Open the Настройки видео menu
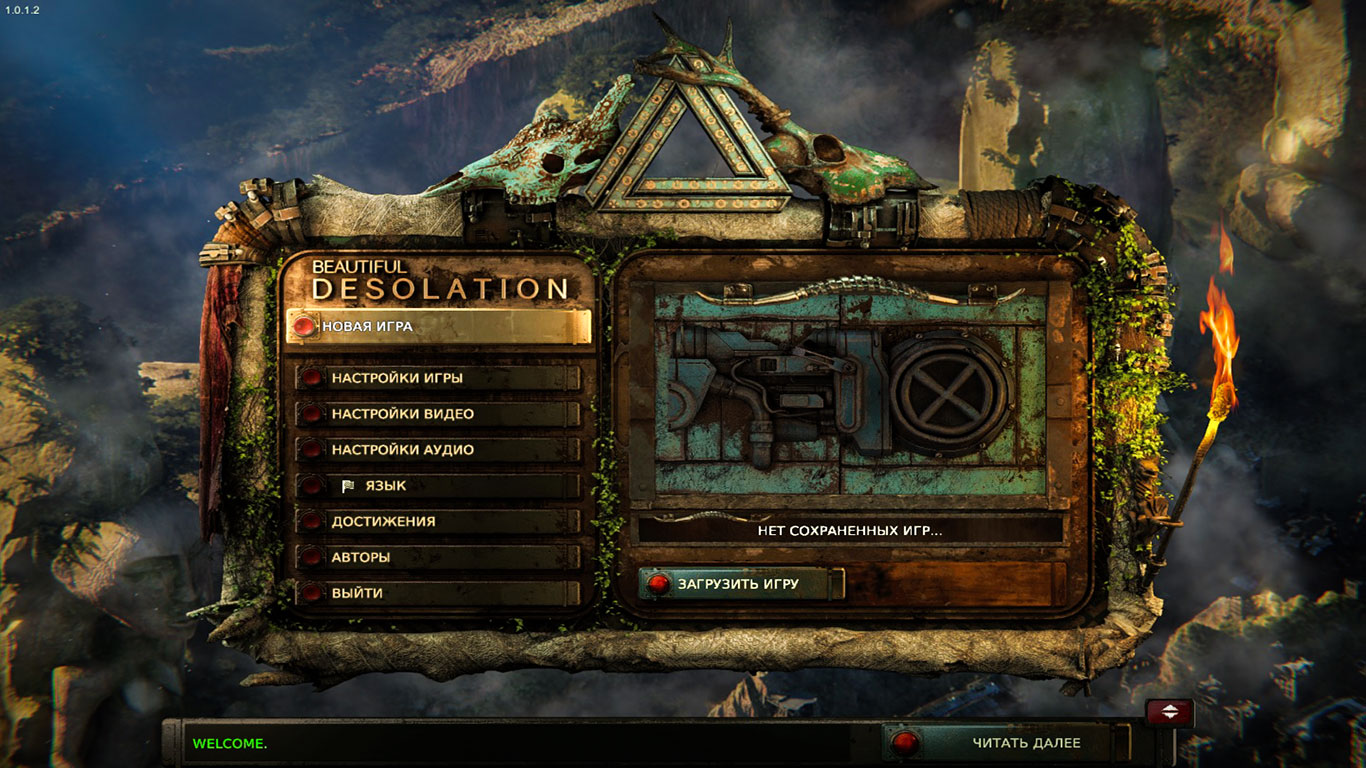 click(438, 414)
